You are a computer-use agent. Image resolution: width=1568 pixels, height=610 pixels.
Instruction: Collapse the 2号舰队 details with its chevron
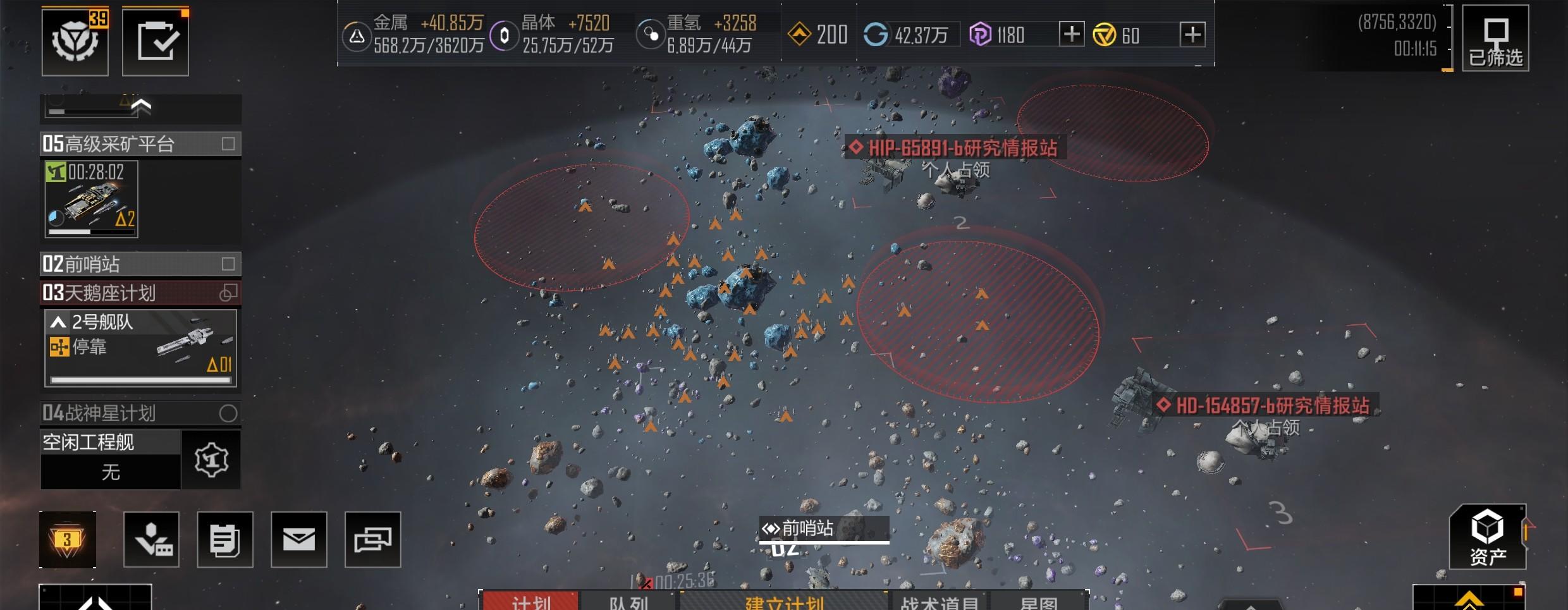click(58, 321)
